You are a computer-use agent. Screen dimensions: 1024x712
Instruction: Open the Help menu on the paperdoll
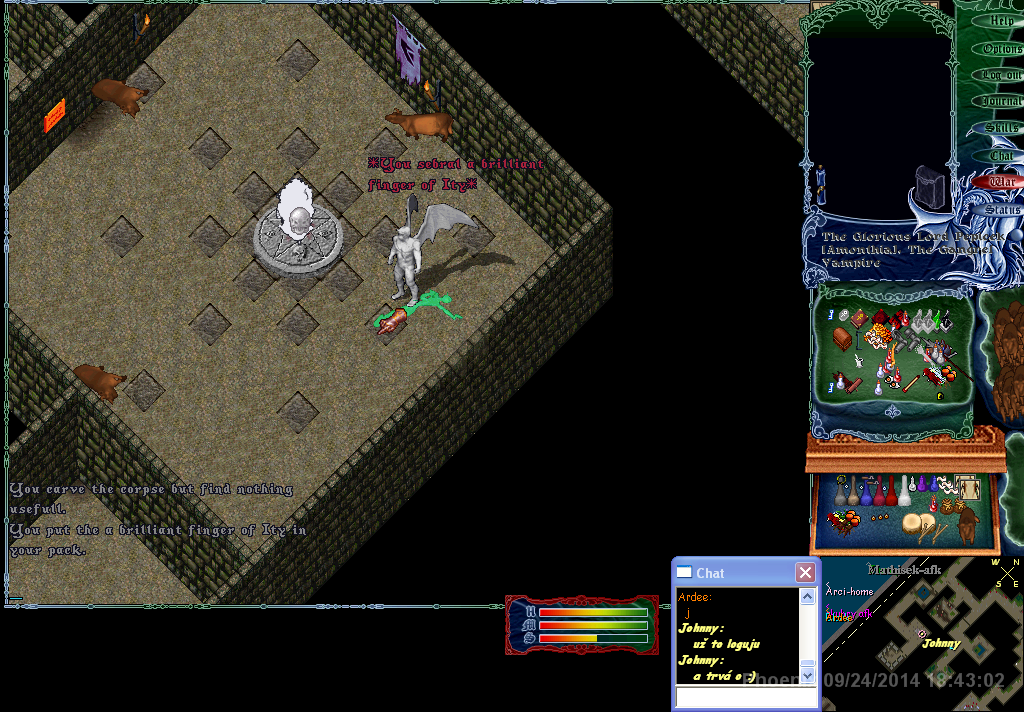[x=1001, y=21]
